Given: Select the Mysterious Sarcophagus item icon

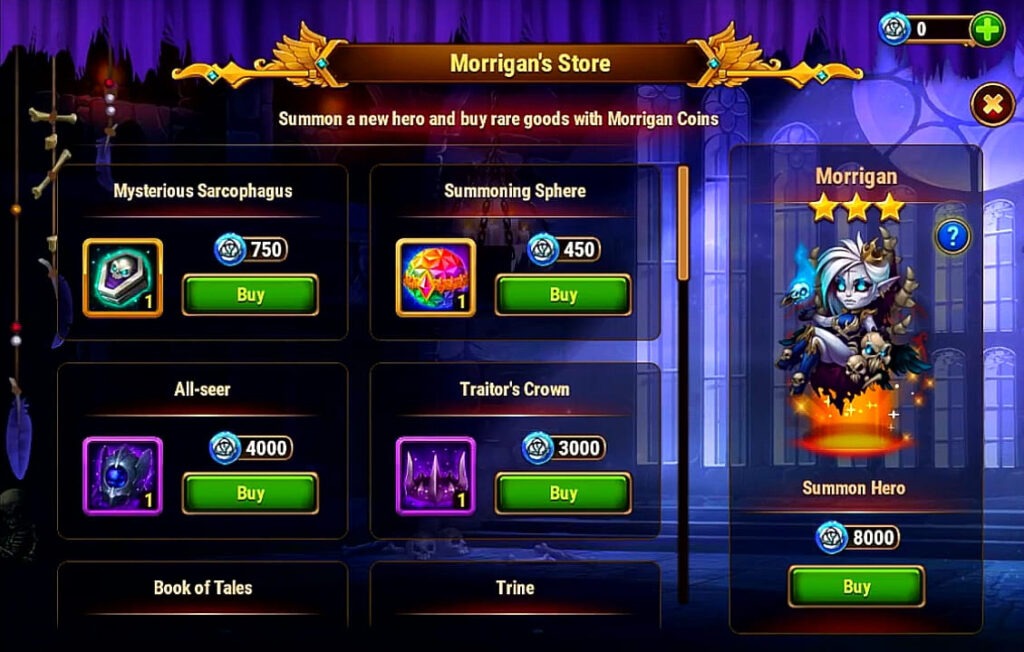Looking at the screenshot, I should [123, 278].
